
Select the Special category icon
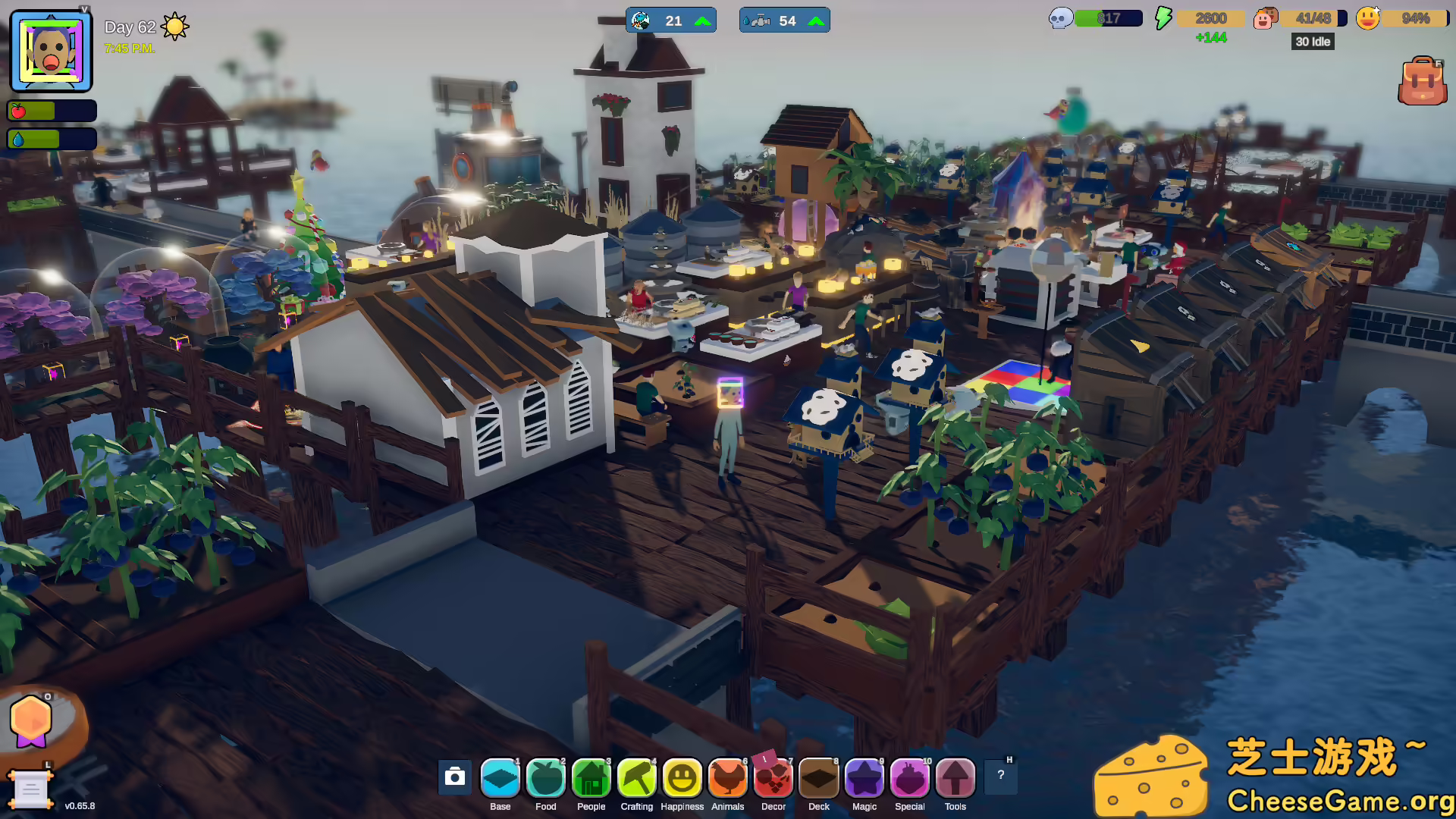click(909, 779)
